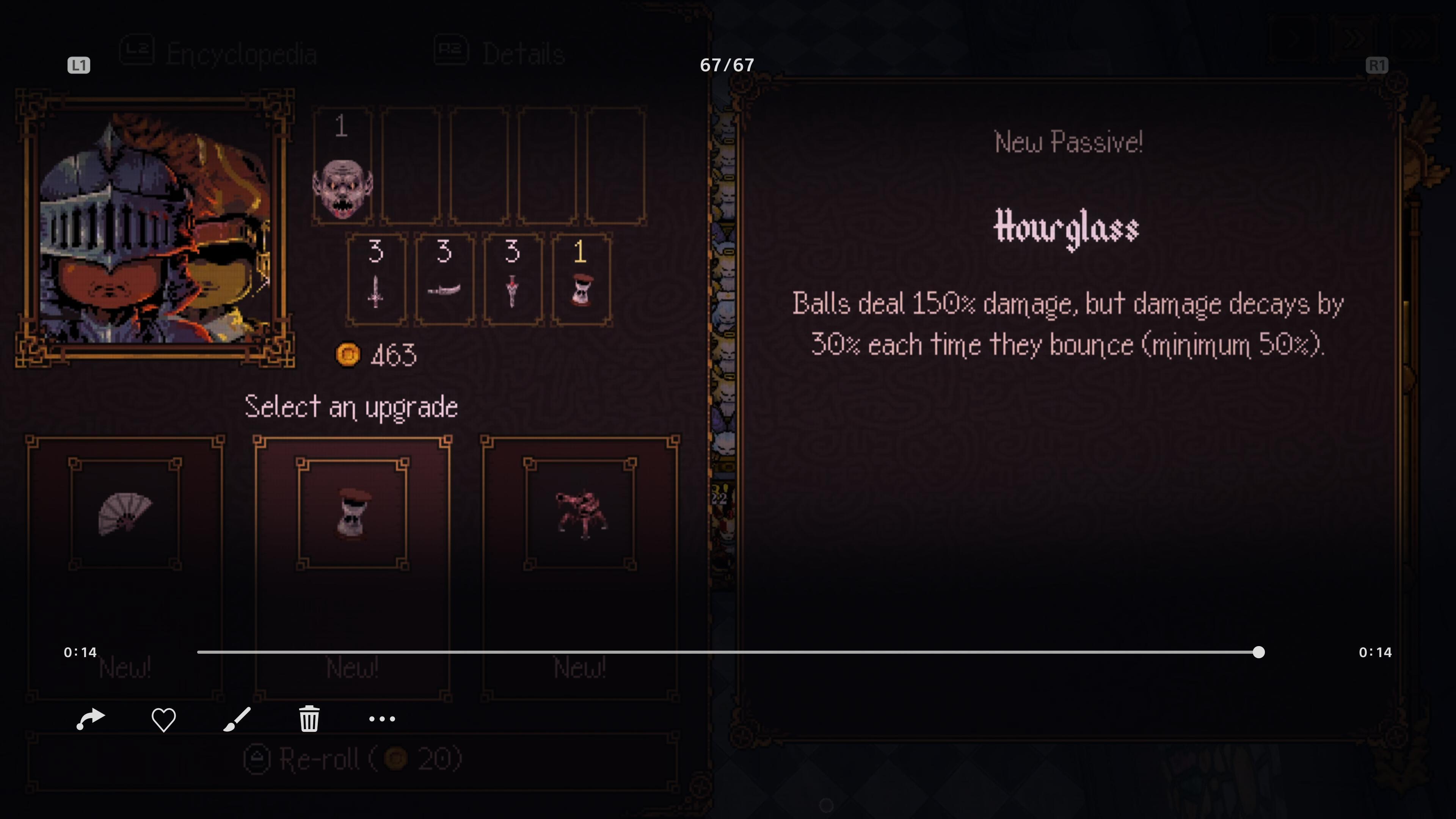
Task: Show the Details tab
Action: (500, 54)
